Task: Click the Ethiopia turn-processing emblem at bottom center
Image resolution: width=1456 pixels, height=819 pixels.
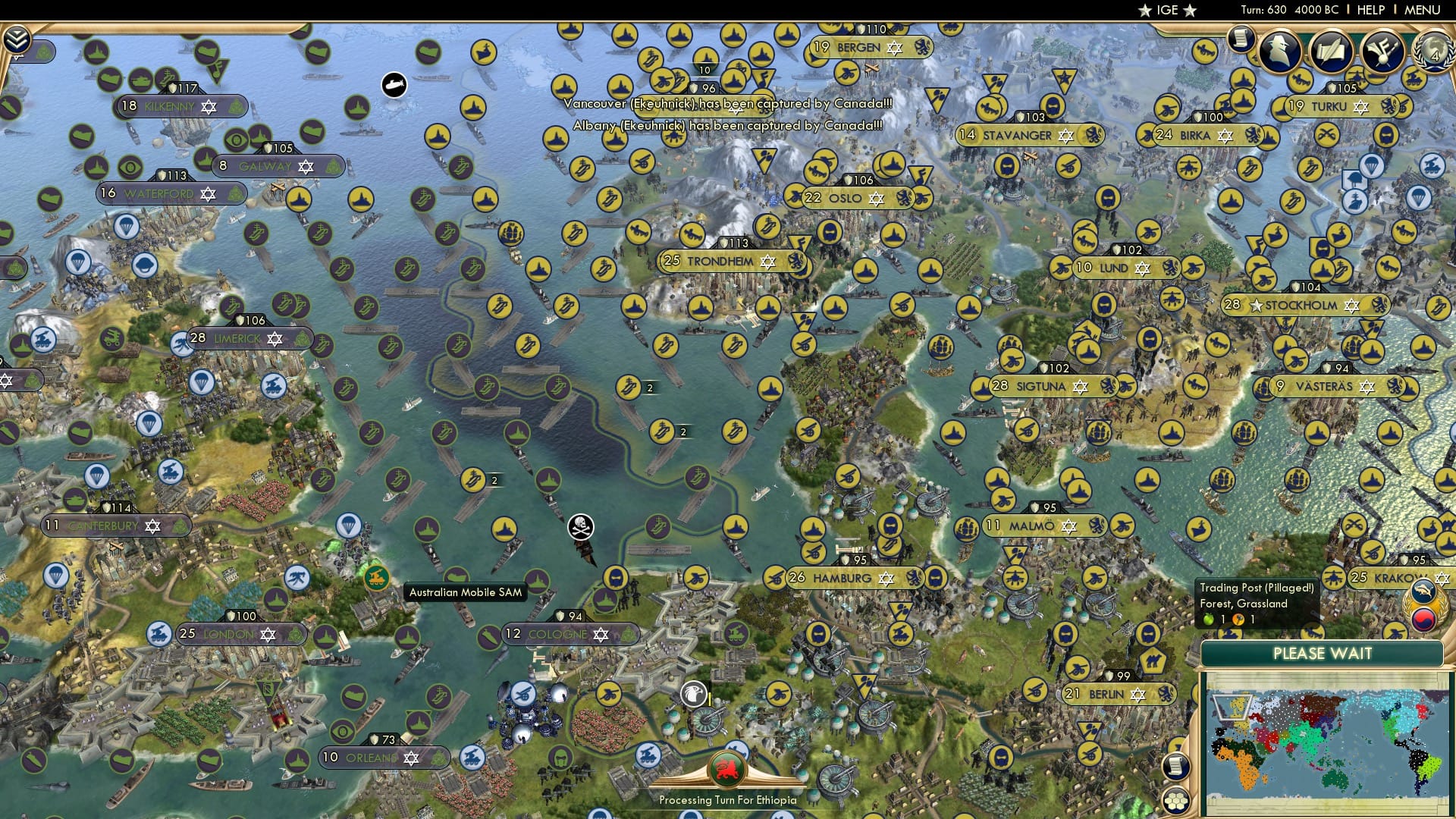Action: [x=726, y=768]
